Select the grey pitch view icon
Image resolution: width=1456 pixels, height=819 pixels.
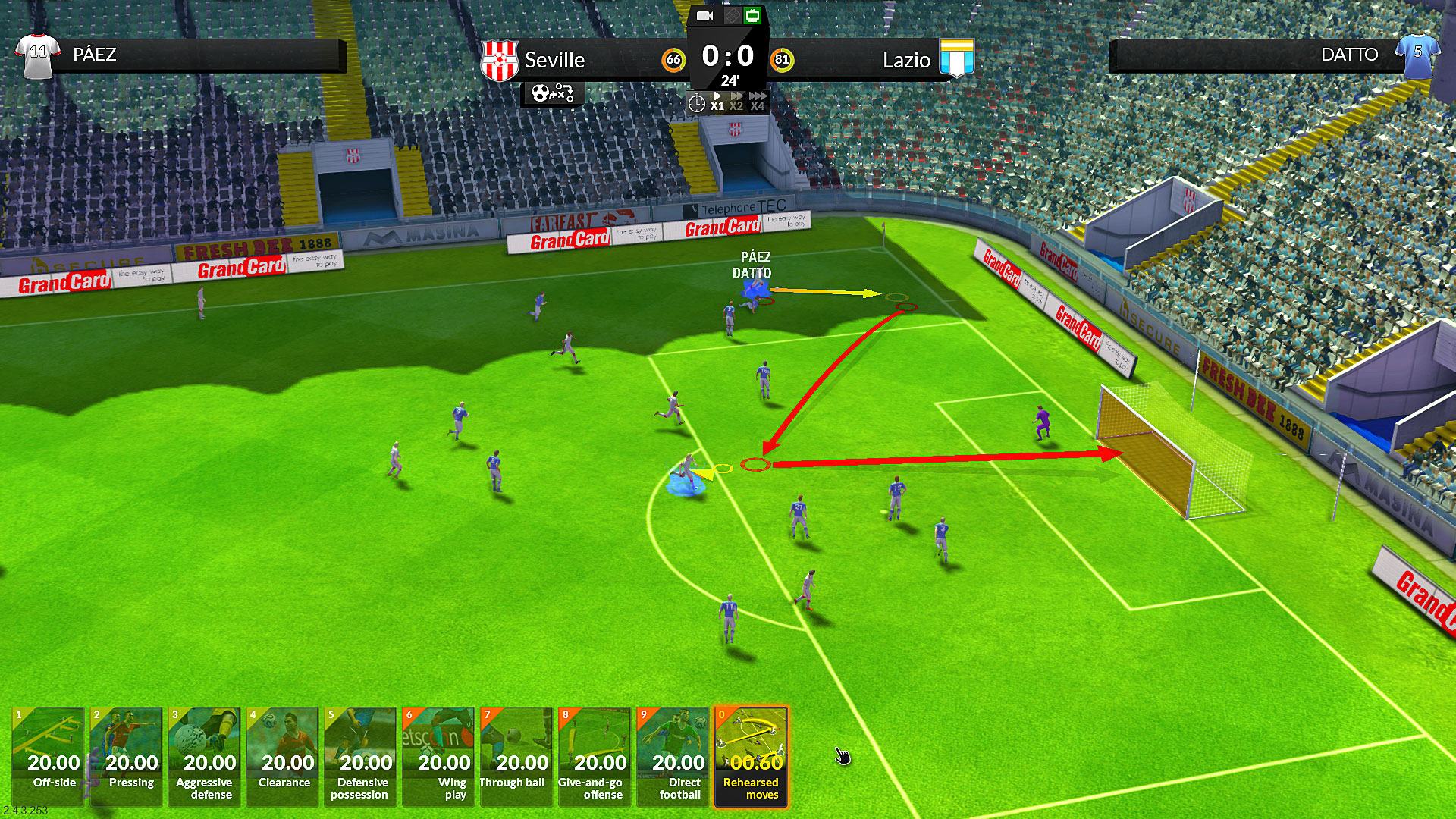click(x=731, y=16)
